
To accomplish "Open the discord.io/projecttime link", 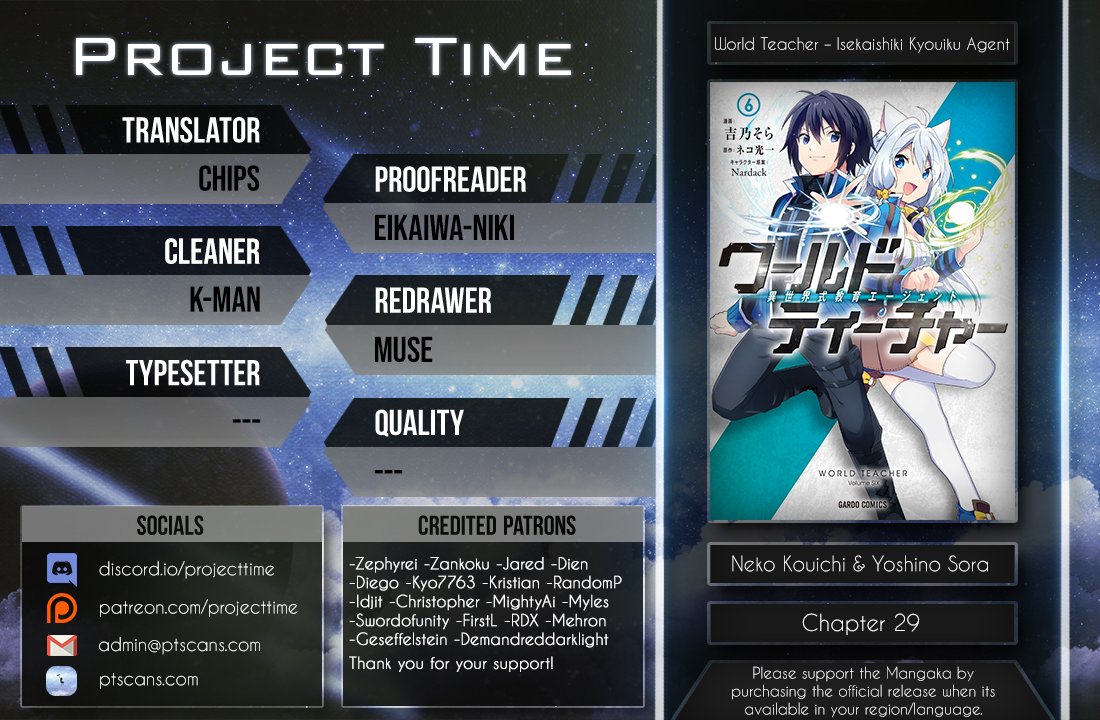I will tap(186, 569).
